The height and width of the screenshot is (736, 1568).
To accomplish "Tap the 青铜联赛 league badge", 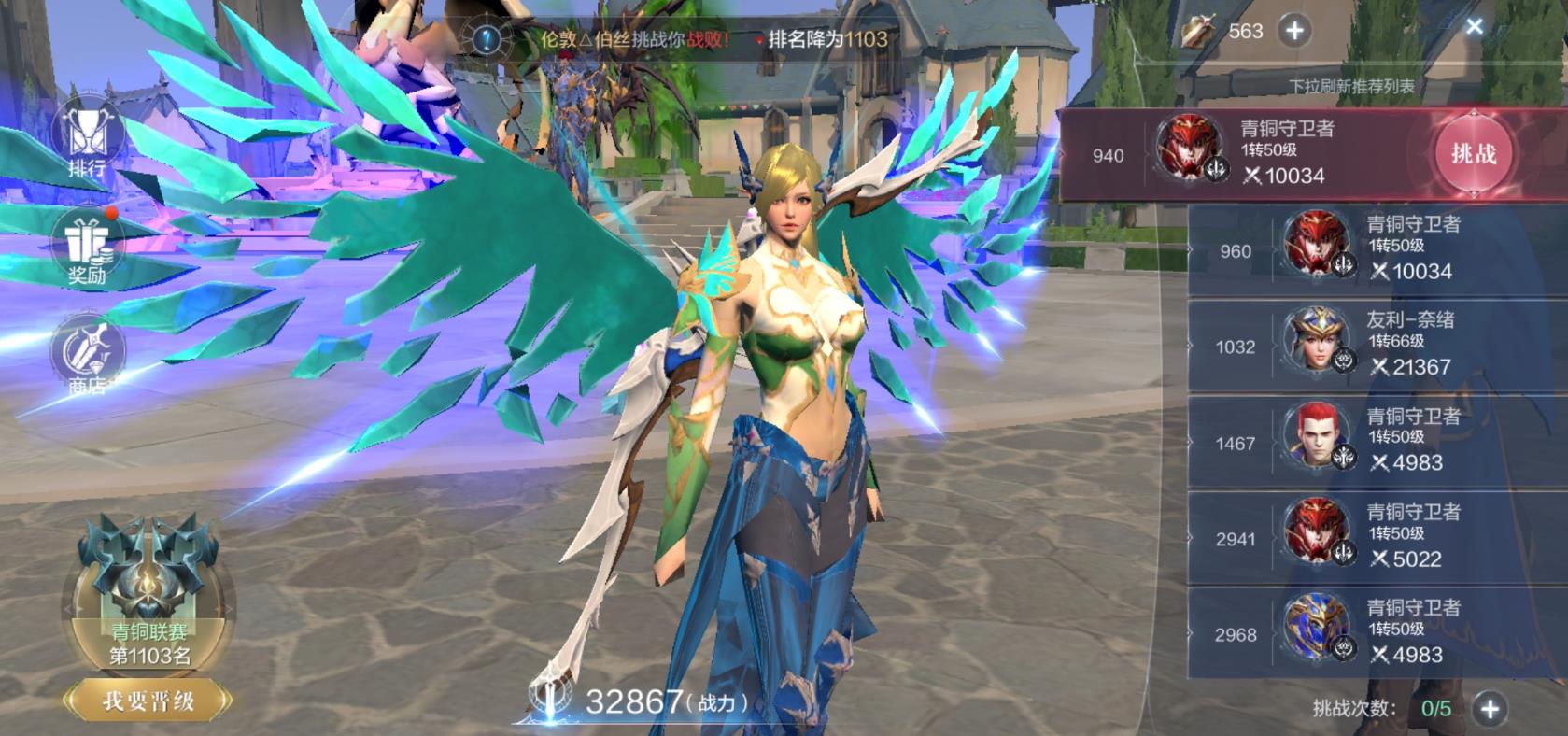I will tap(148, 588).
